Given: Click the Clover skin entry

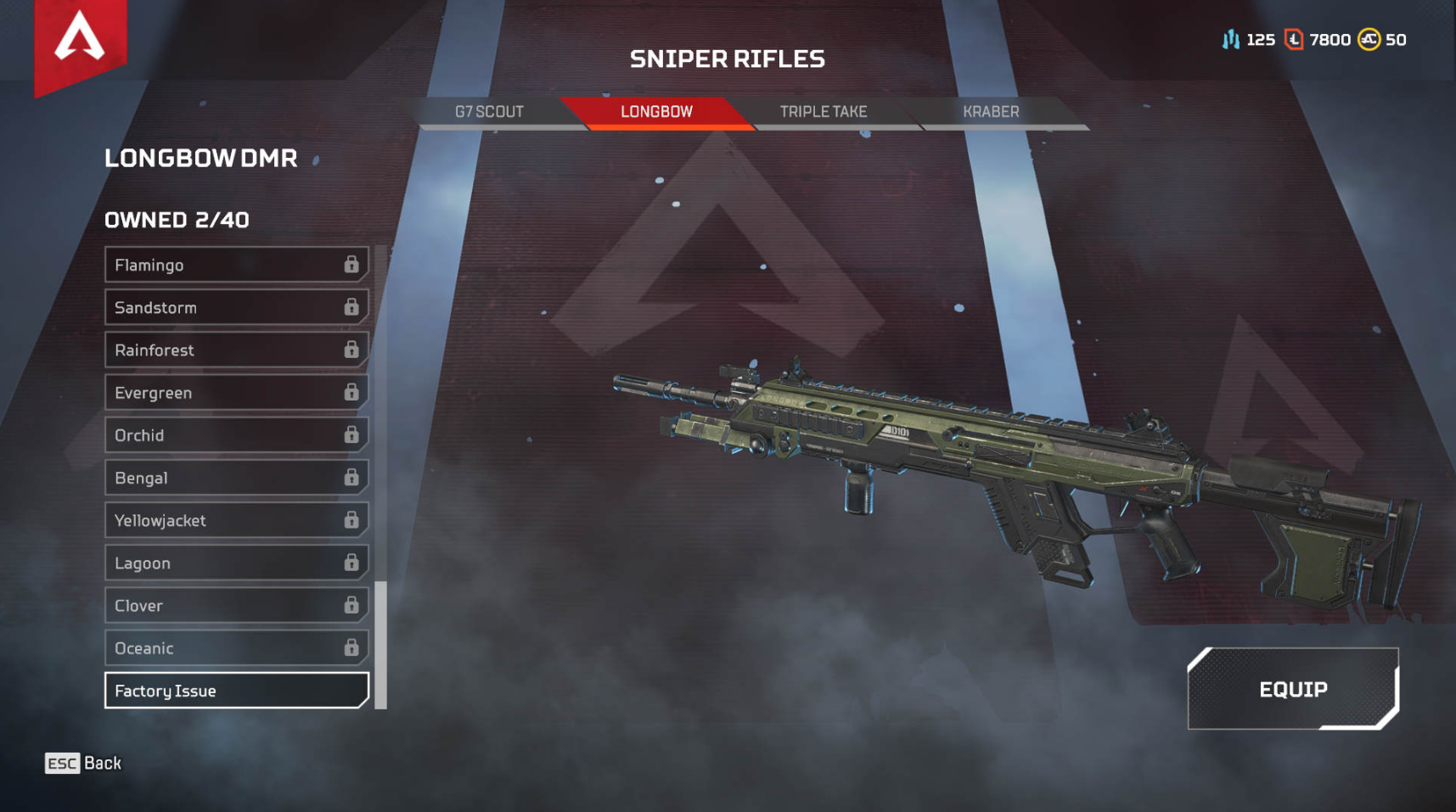Looking at the screenshot, I should pos(236,605).
